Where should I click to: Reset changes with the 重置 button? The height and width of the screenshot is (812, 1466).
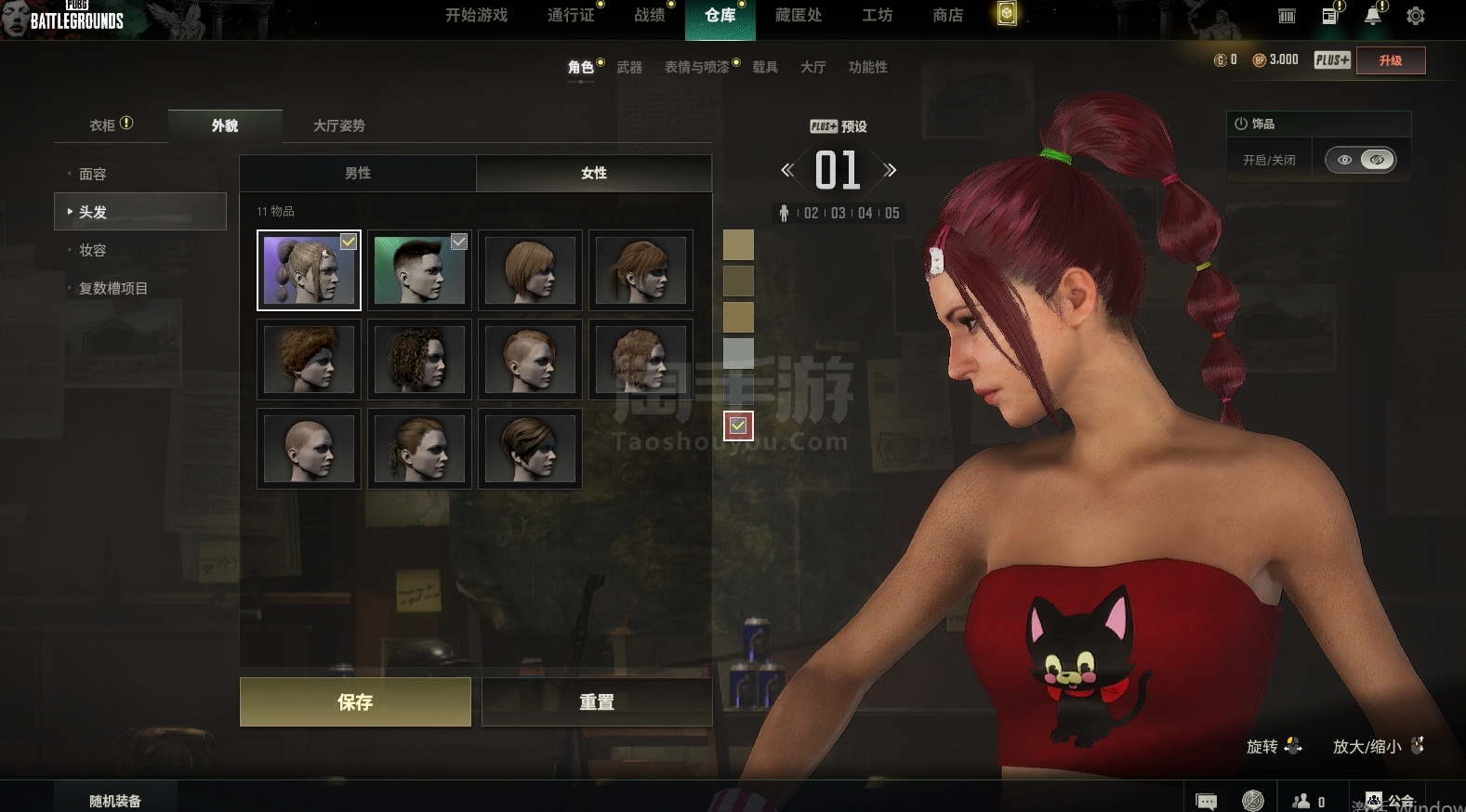[597, 701]
